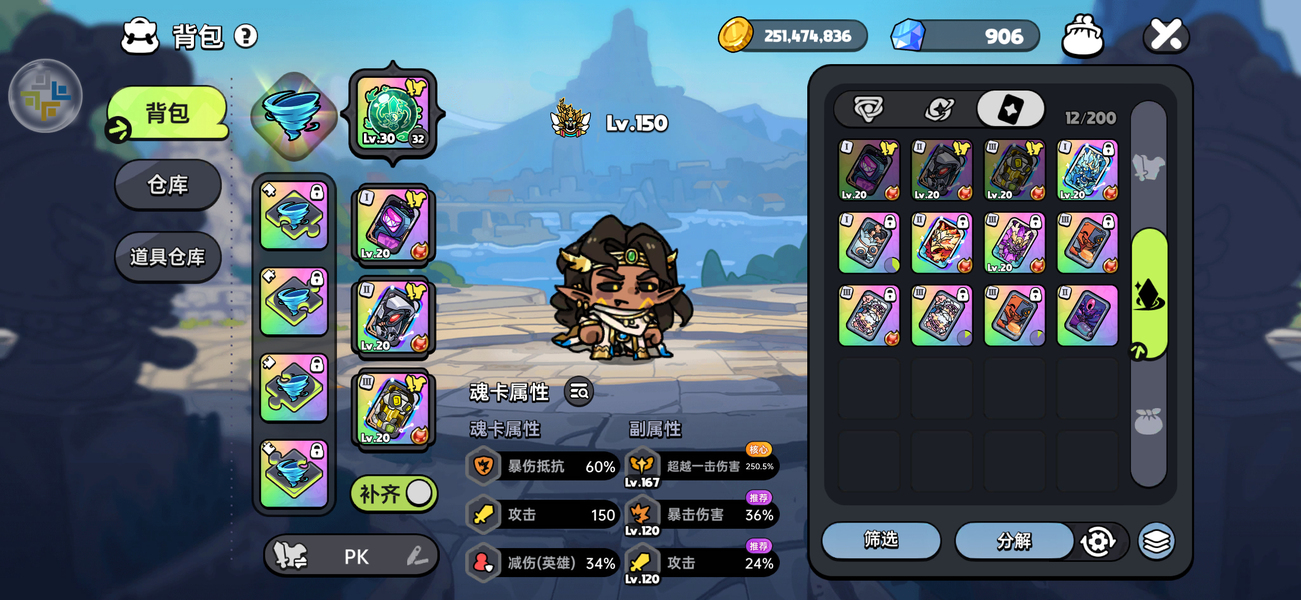Close the backpack screen with X
1301x600 pixels.
coord(1166,35)
